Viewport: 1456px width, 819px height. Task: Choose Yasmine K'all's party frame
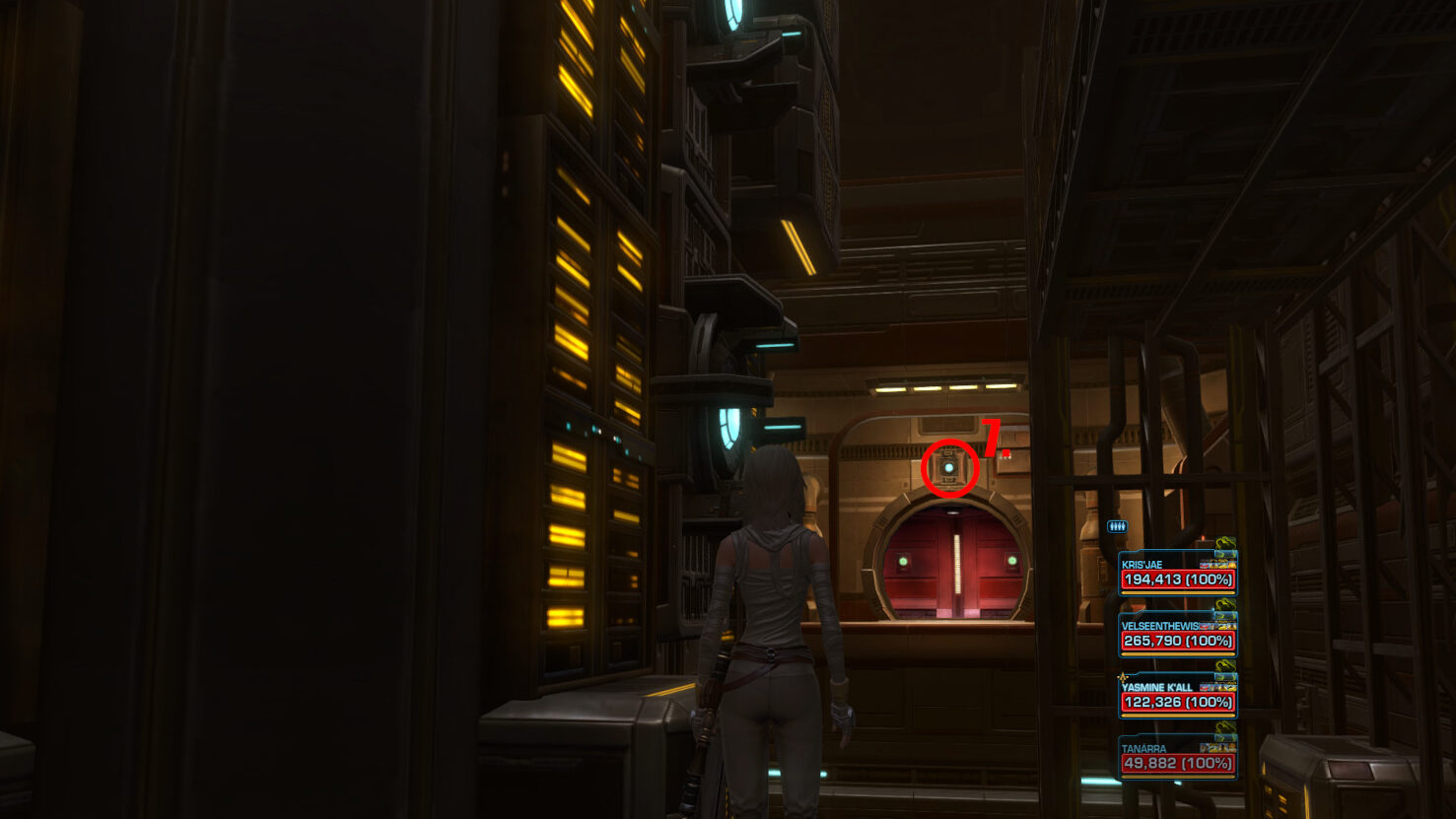coord(1177,697)
